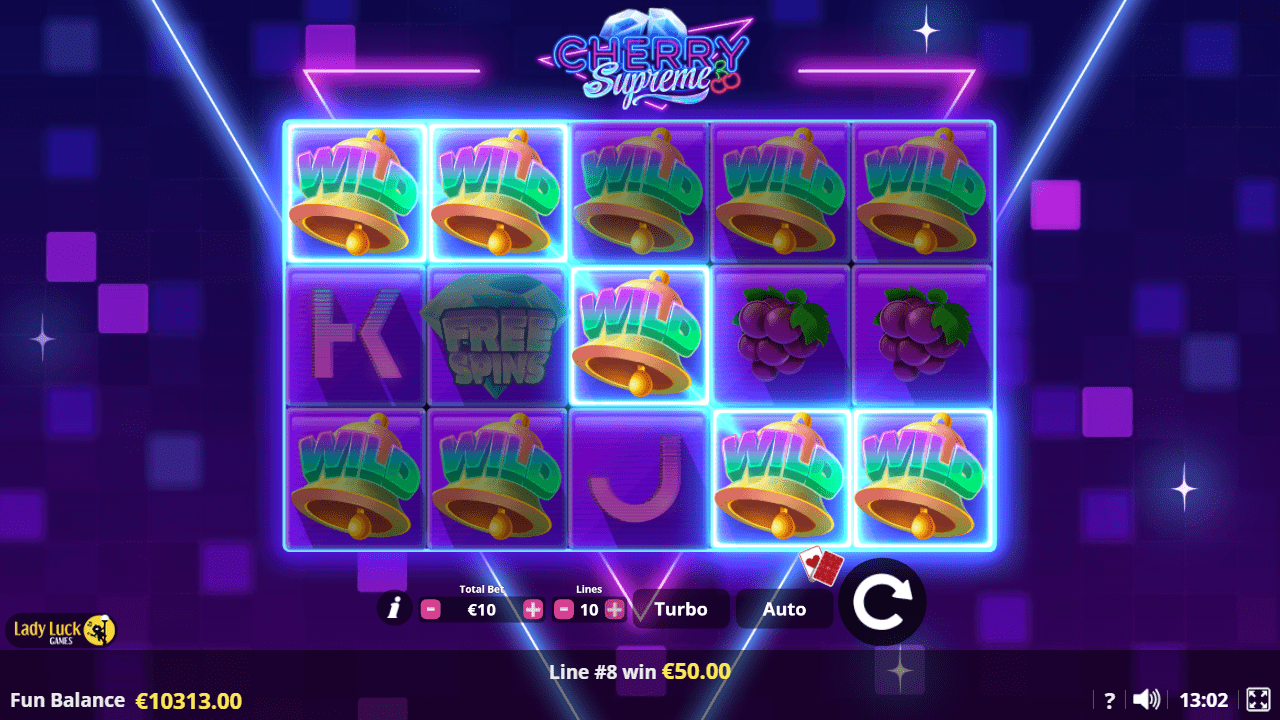Enter fullscreen with the expand icon
This screenshot has width=1280, height=720.
coord(1257,700)
